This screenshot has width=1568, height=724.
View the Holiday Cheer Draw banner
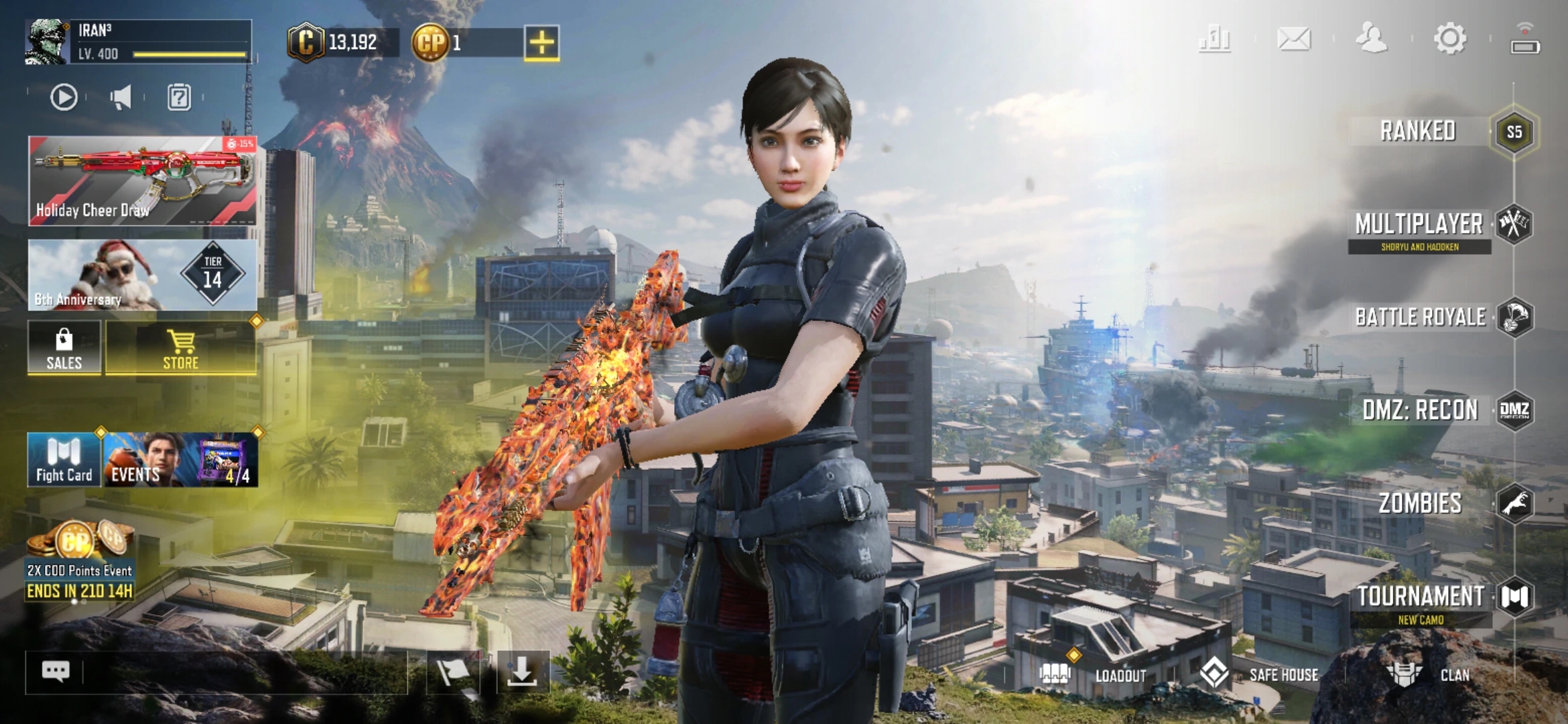[142, 181]
